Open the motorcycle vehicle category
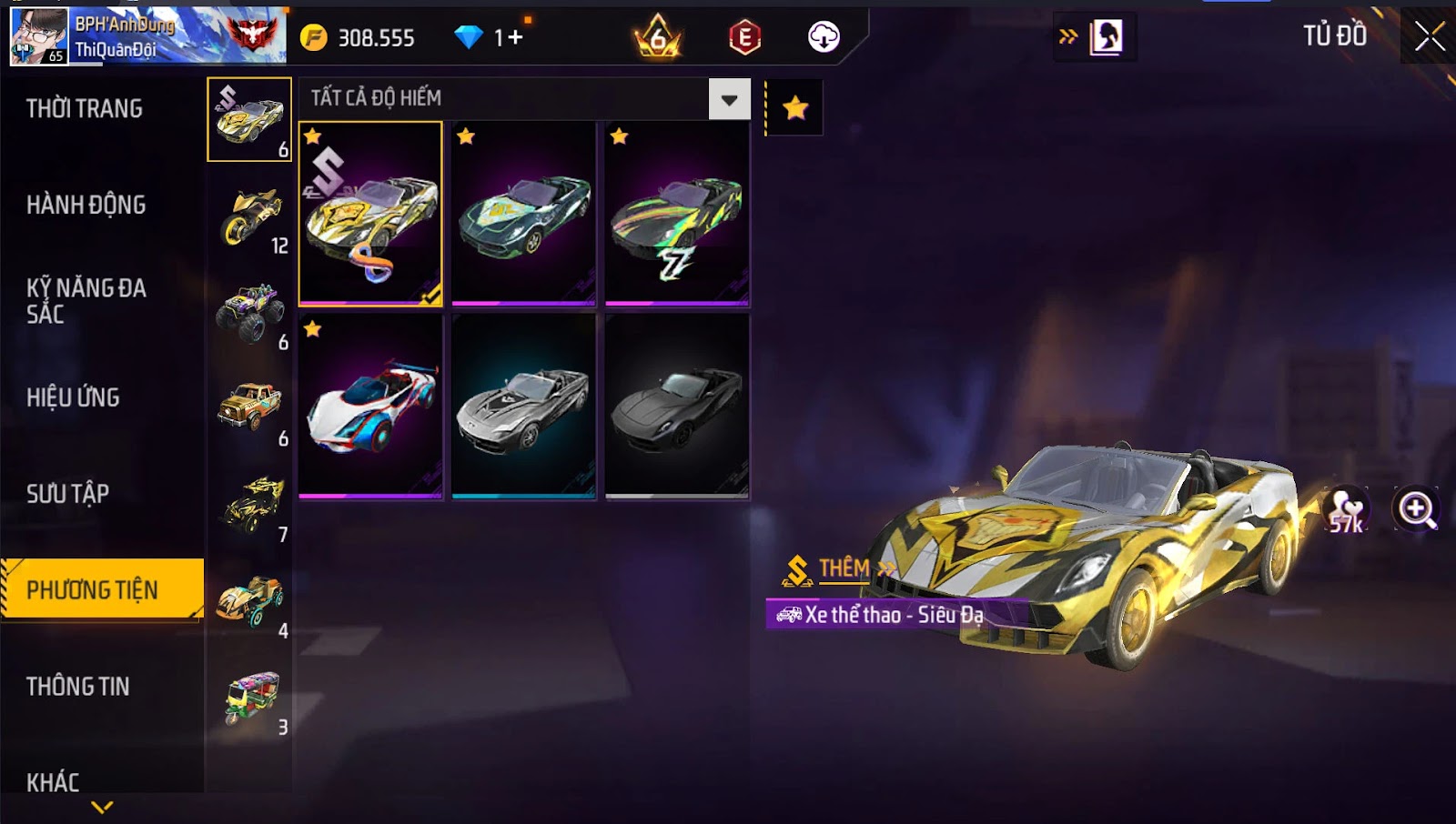This screenshot has width=1456, height=824. pyautogui.click(x=251, y=216)
